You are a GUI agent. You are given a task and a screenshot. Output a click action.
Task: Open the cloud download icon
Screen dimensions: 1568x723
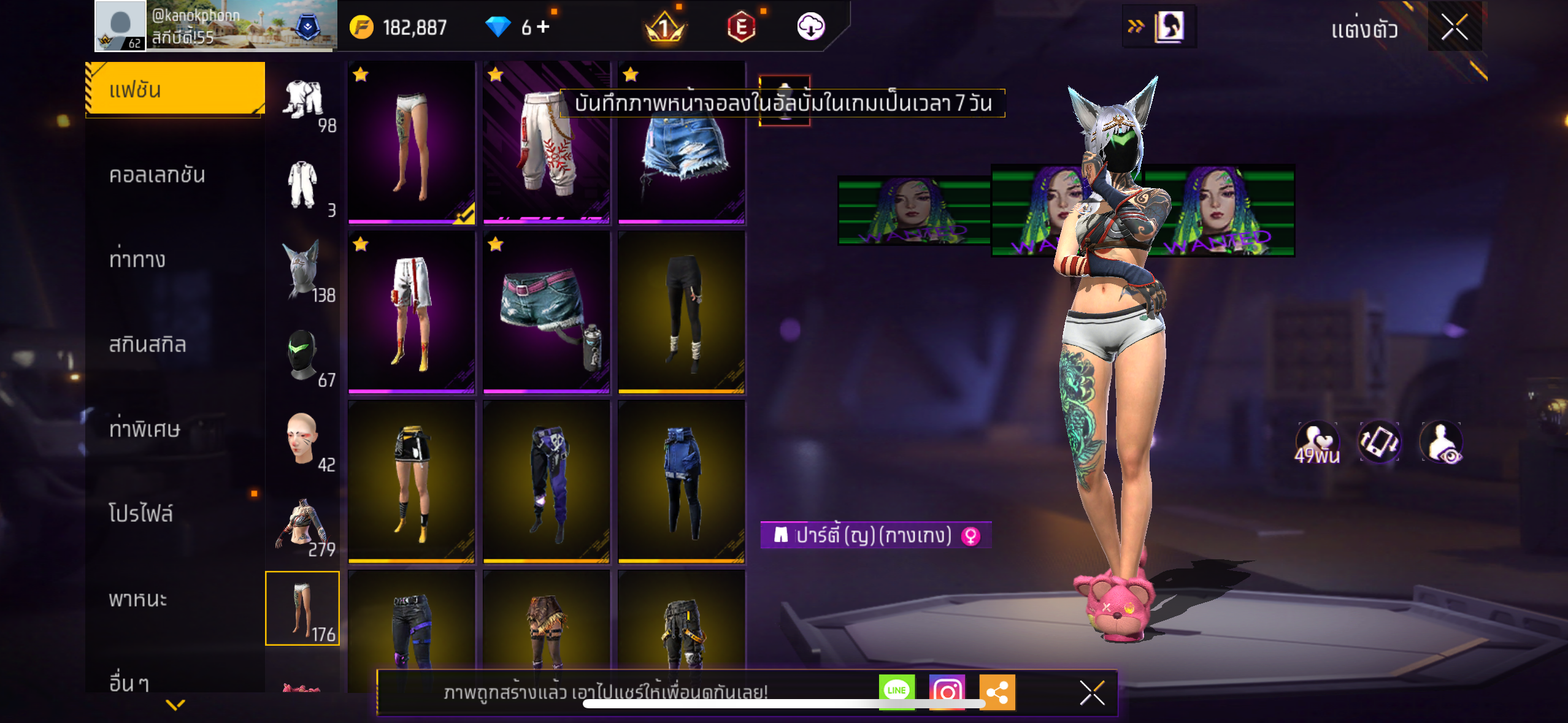click(x=810, y=27)
